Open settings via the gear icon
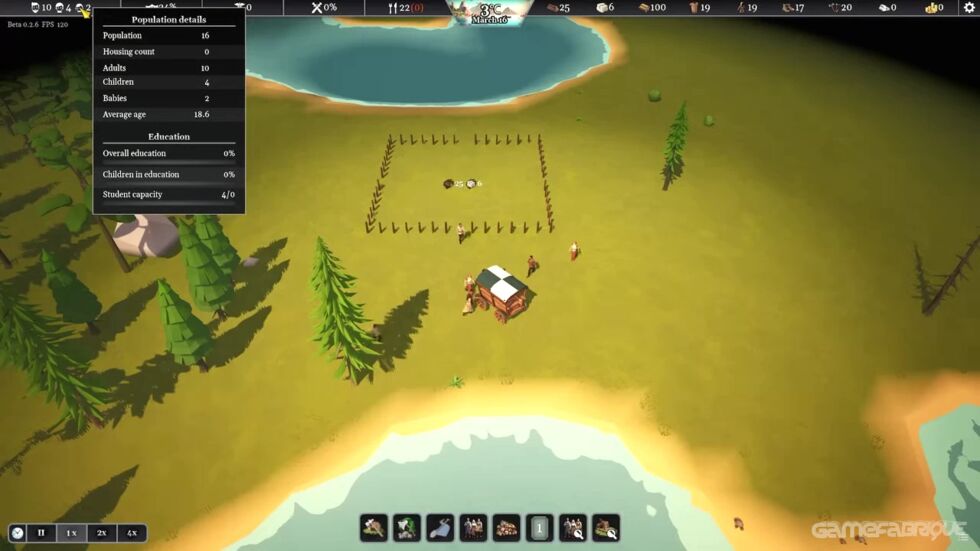The image size is (980, 551). (967, 8)
